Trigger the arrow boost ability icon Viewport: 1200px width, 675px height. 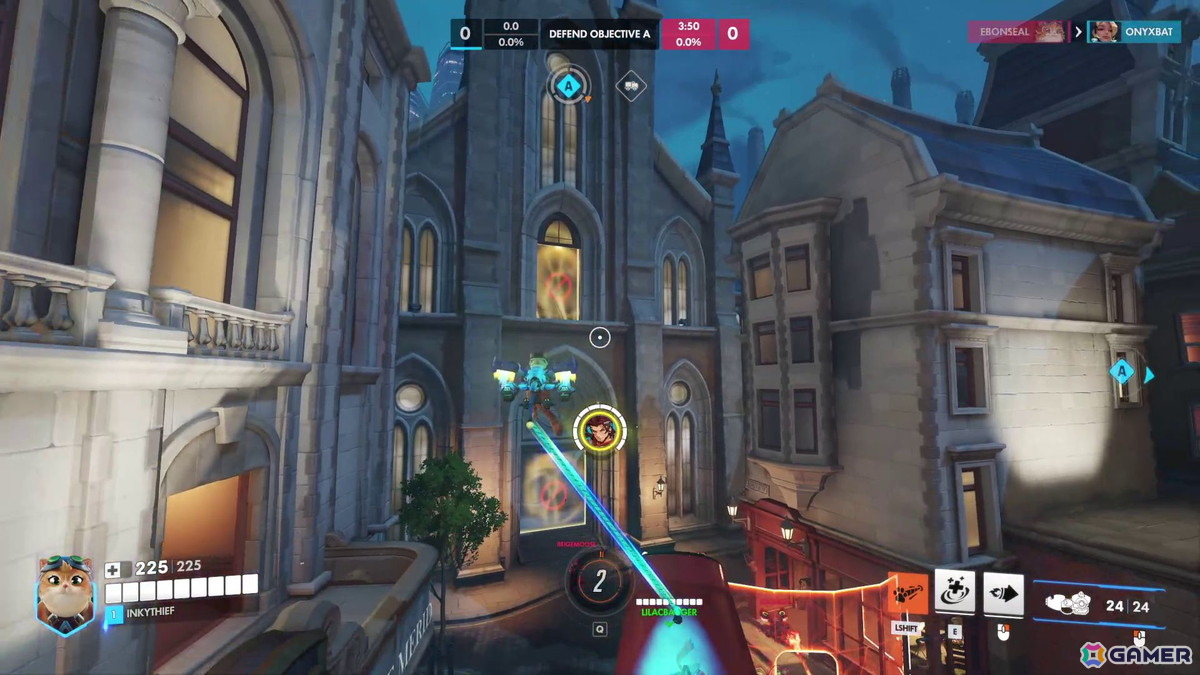click(1003, 593)
